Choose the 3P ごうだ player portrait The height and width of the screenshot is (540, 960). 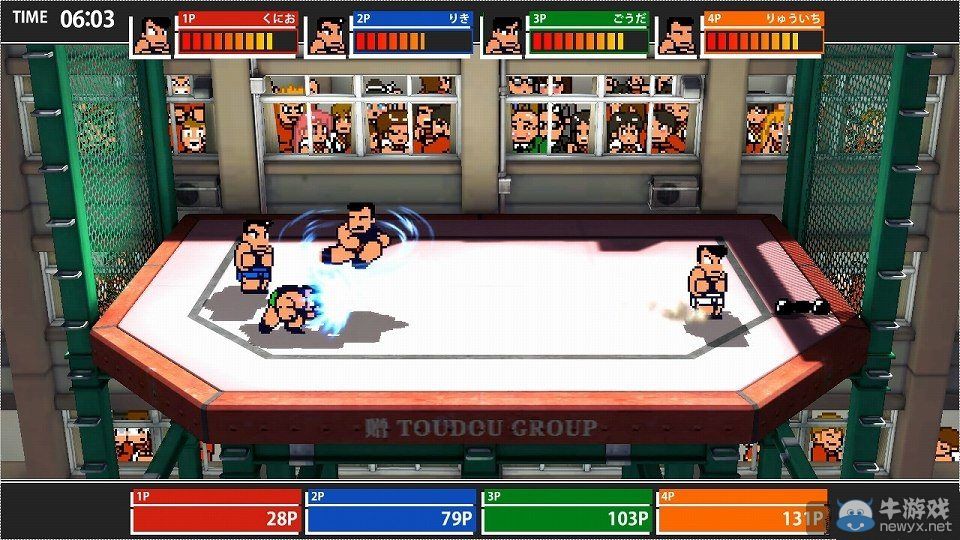tap(502, 35)
